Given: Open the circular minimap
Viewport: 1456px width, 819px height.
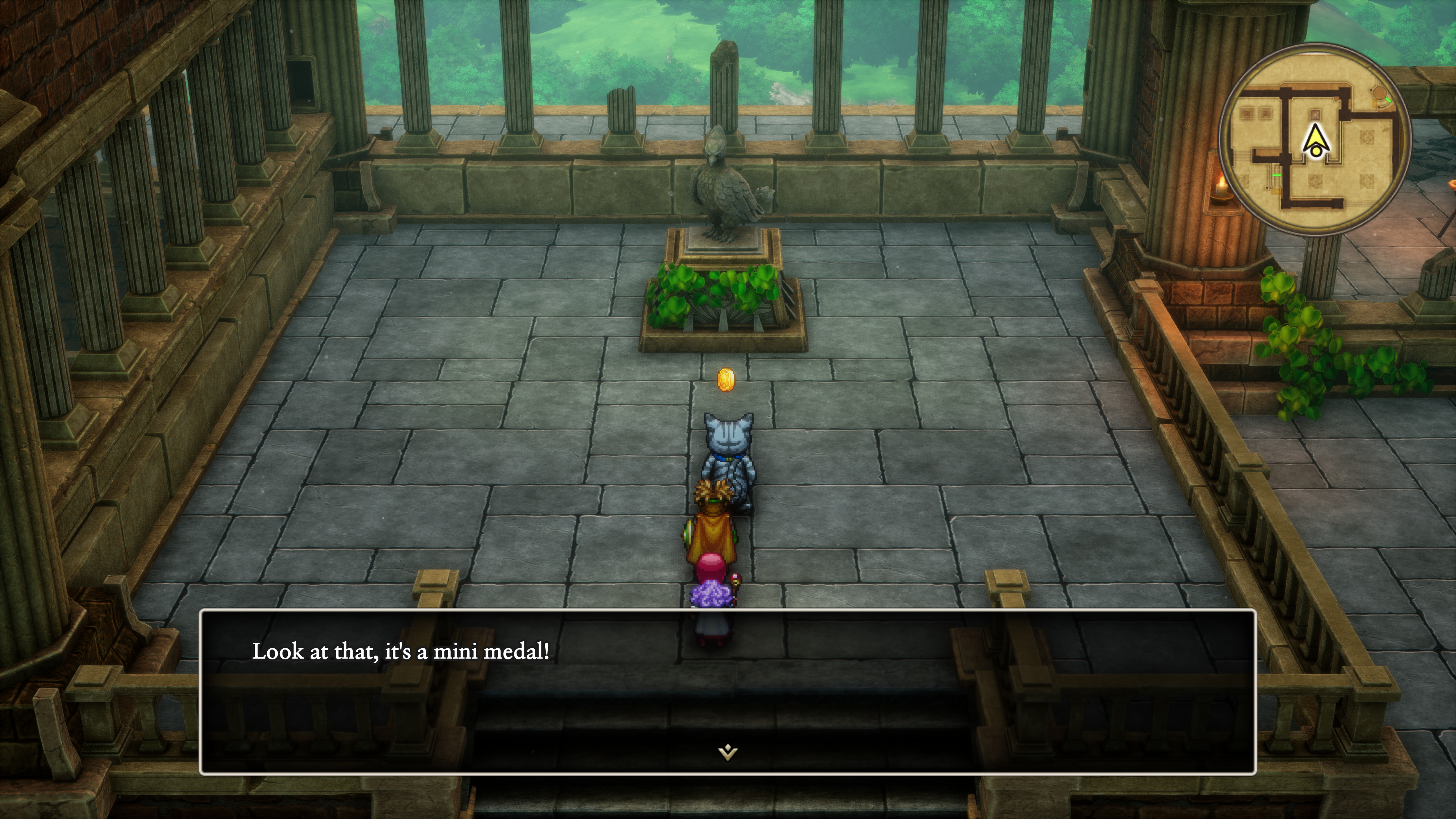Looking at the screenshot, I should 1315,139.
